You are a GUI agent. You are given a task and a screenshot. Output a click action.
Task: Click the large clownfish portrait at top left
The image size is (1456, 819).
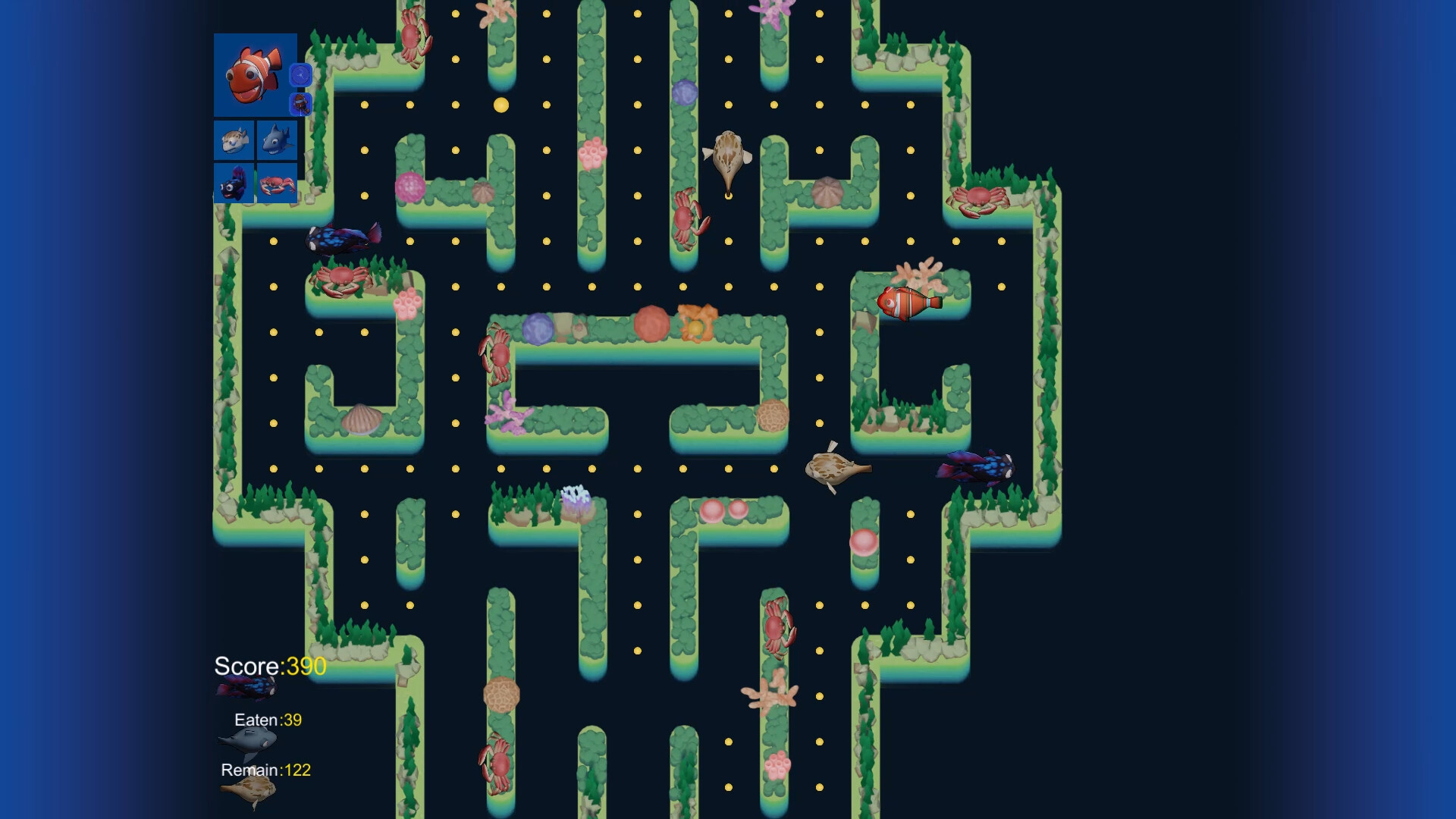(x=254, y=76)
